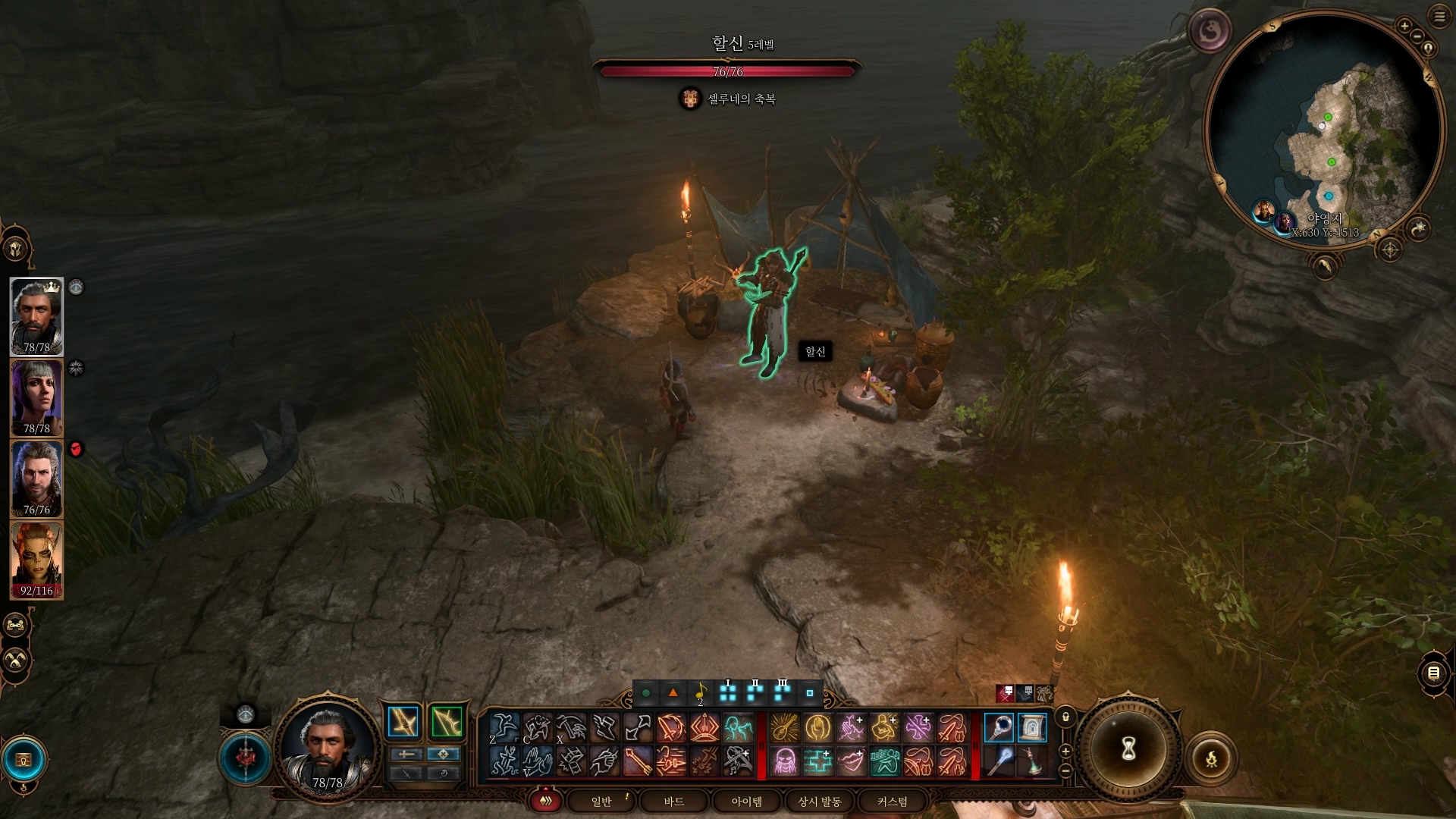Toggle the hotbar lock button
This screenshot has width=1456, height=819.
pyautogui.click(x=1065, y=717)
